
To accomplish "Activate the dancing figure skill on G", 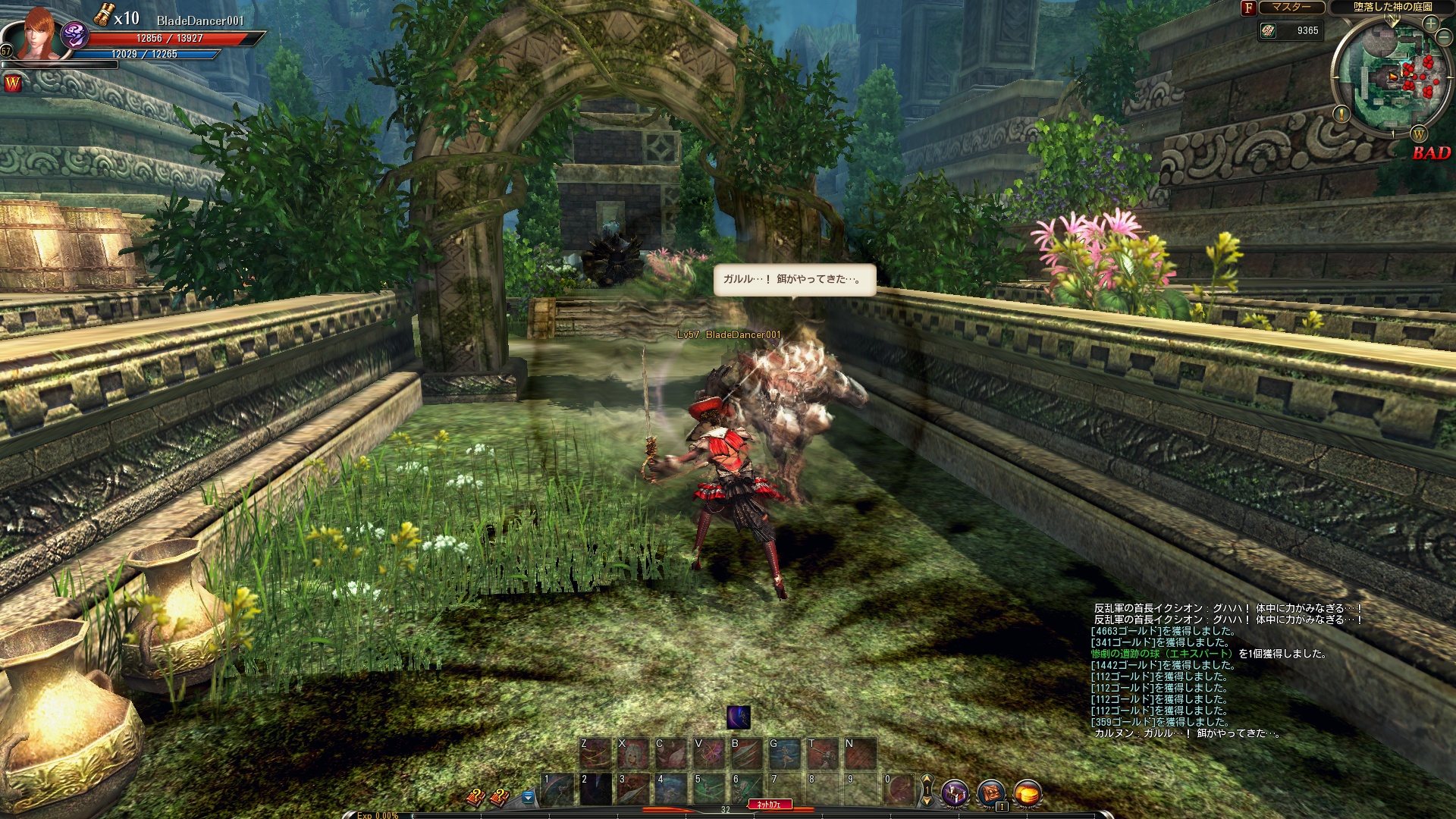I will [x=785, y=754].
